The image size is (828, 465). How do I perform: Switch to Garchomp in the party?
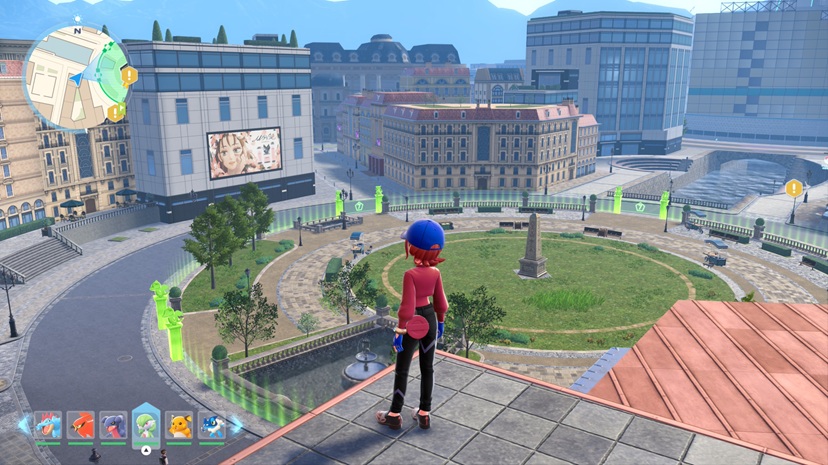tap(113, 425)
